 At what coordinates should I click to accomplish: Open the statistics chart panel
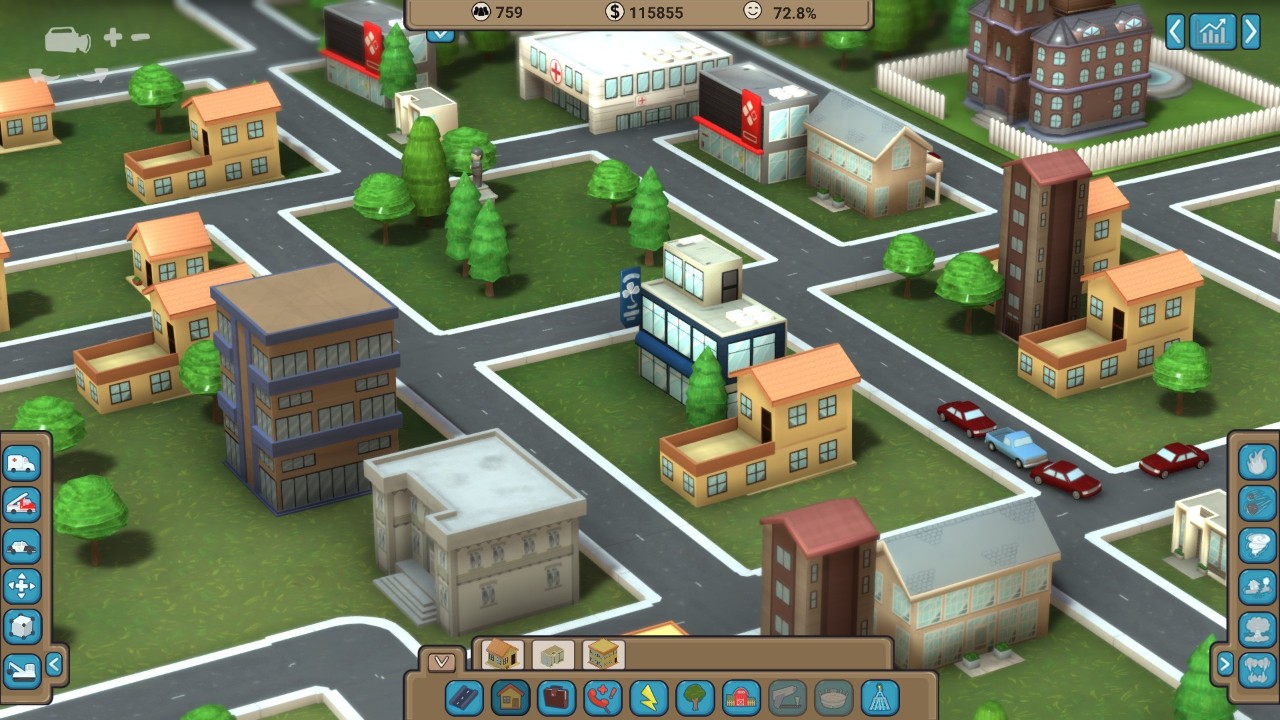click(x=1213, y=32)
